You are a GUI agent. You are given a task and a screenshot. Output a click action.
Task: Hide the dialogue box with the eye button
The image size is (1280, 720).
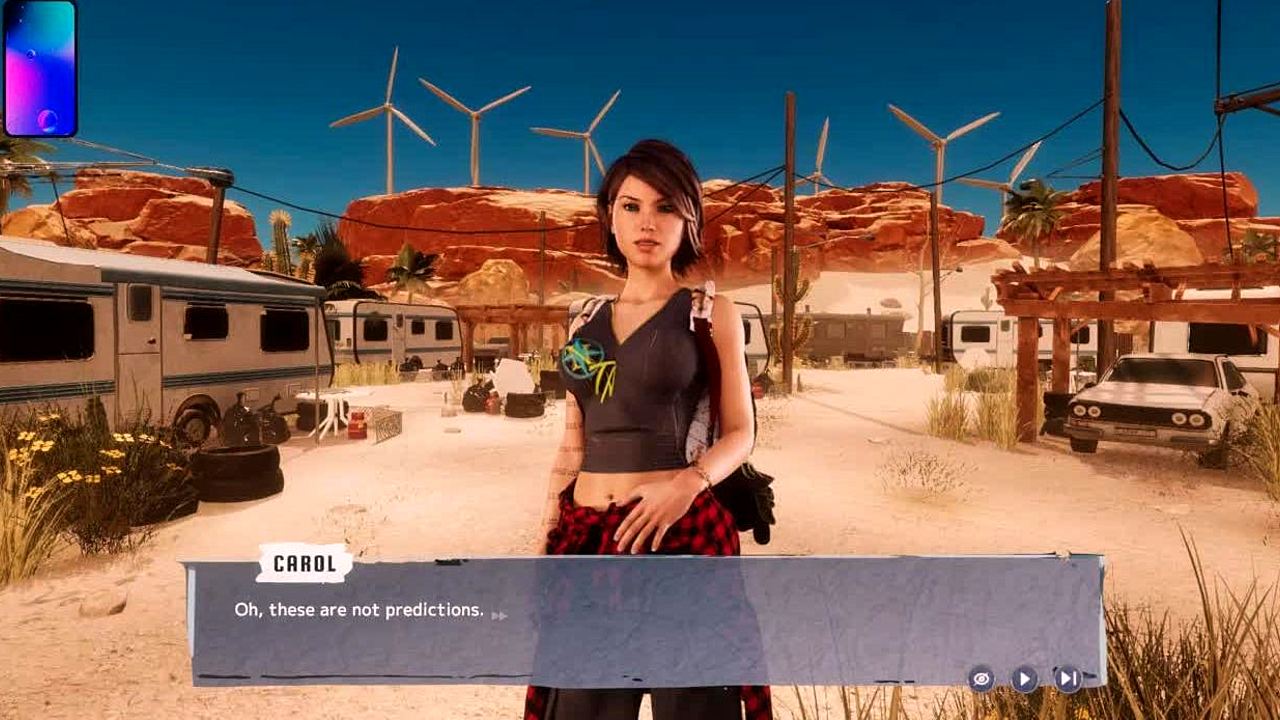[981, 679]
